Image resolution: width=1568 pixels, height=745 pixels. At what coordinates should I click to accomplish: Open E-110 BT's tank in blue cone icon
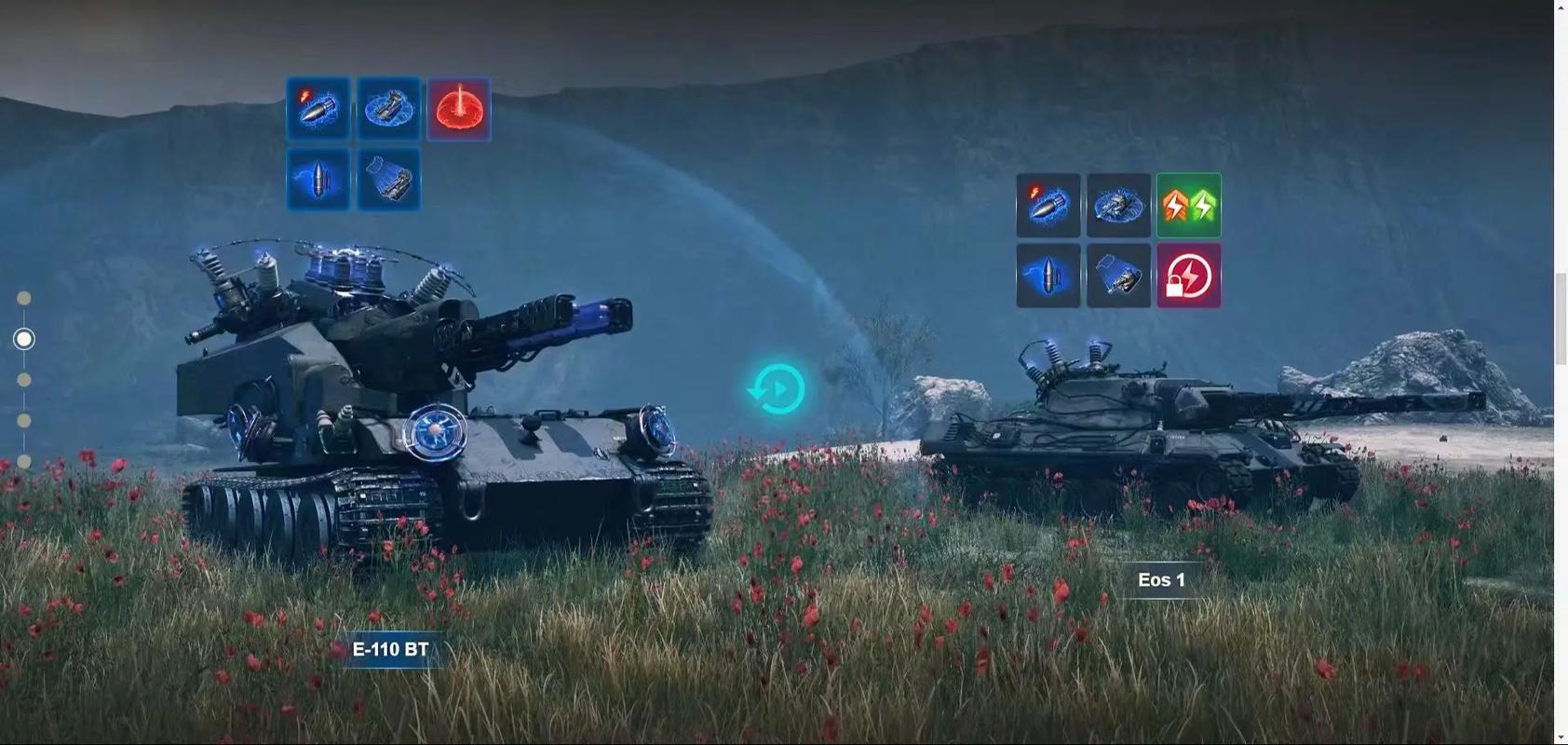pyautogui.click(x=389, y=180)
